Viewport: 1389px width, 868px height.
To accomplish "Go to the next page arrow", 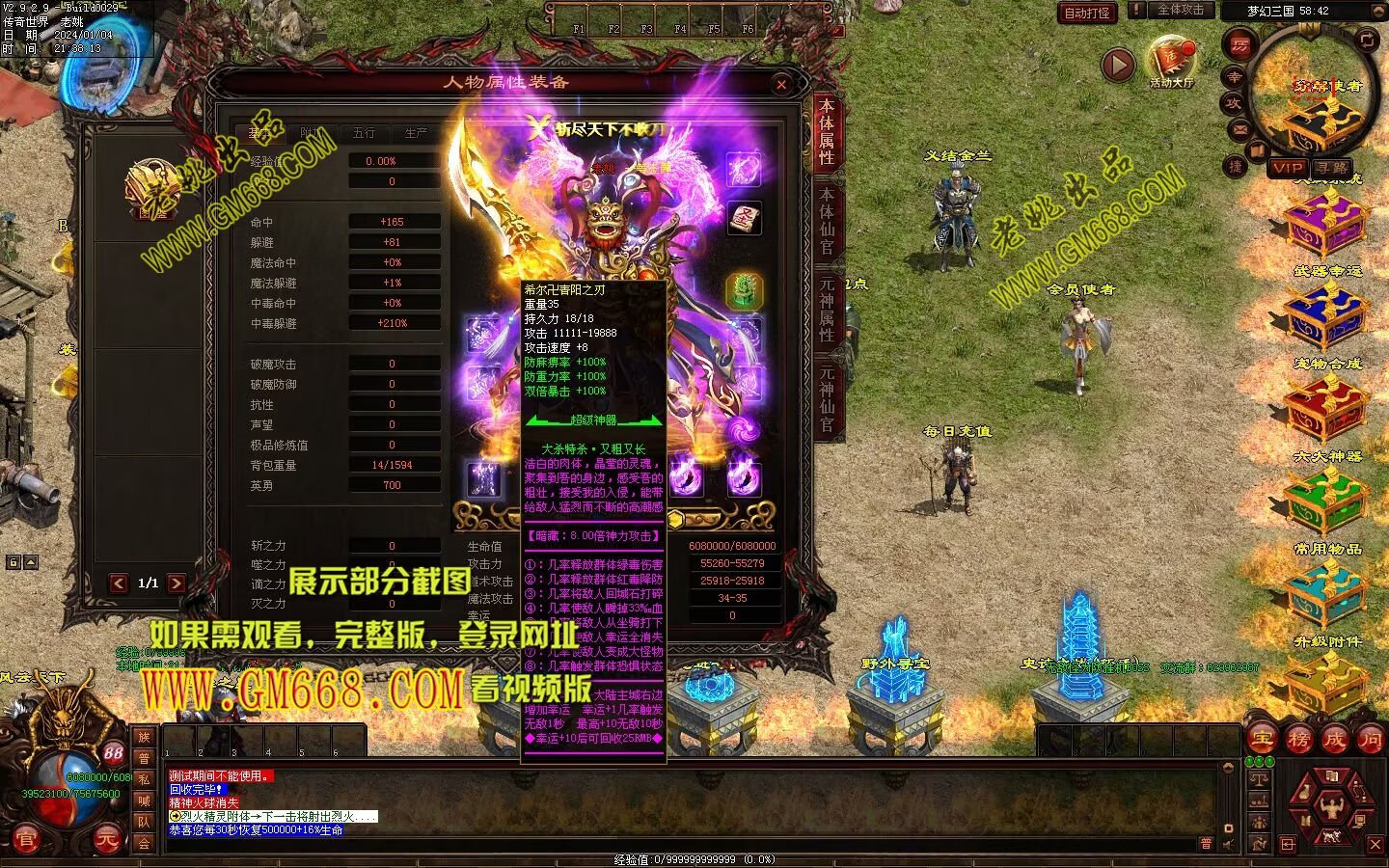I will [176, 583].
